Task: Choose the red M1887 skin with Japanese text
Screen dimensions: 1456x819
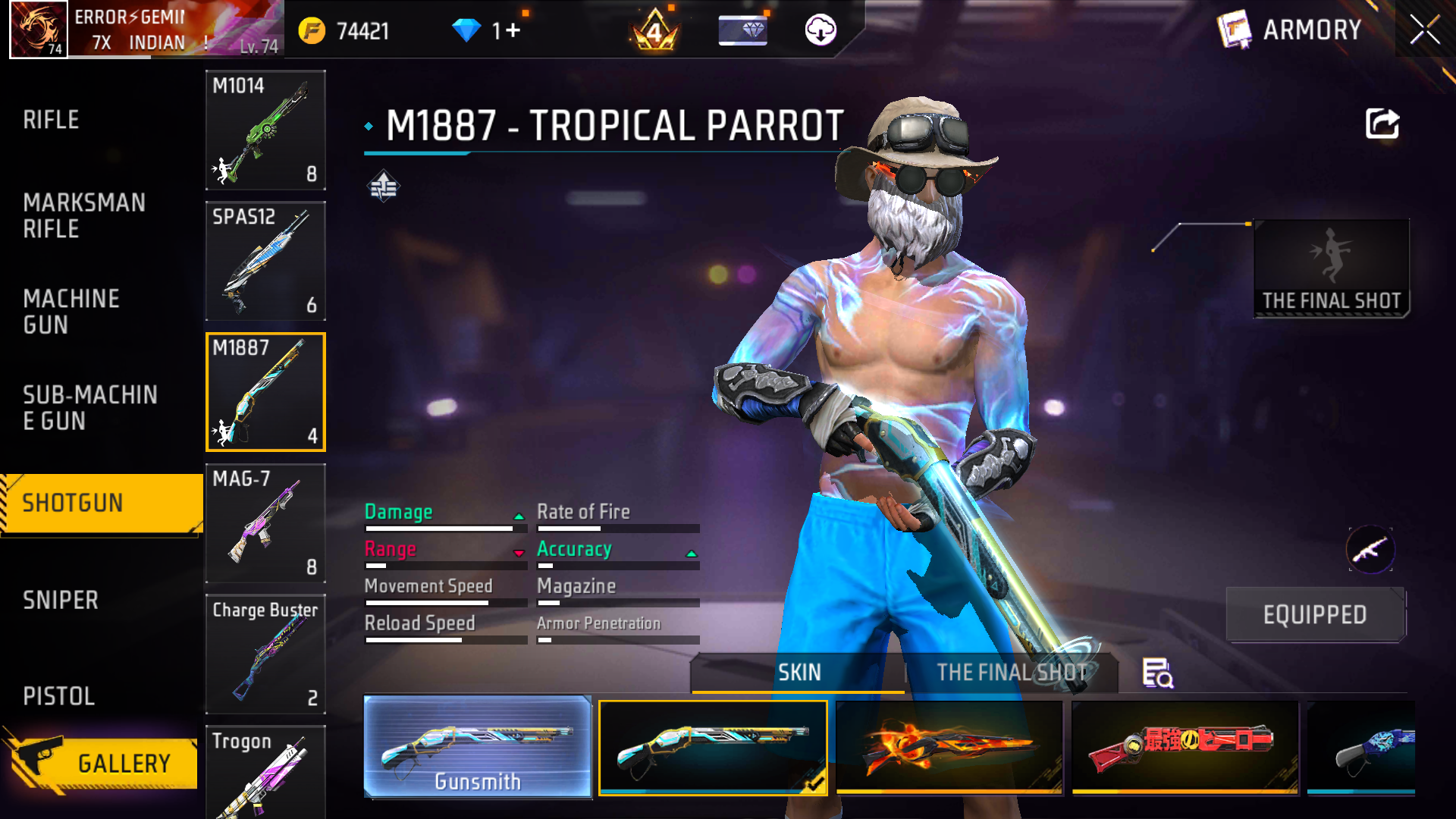Action: coord(1185,747)
